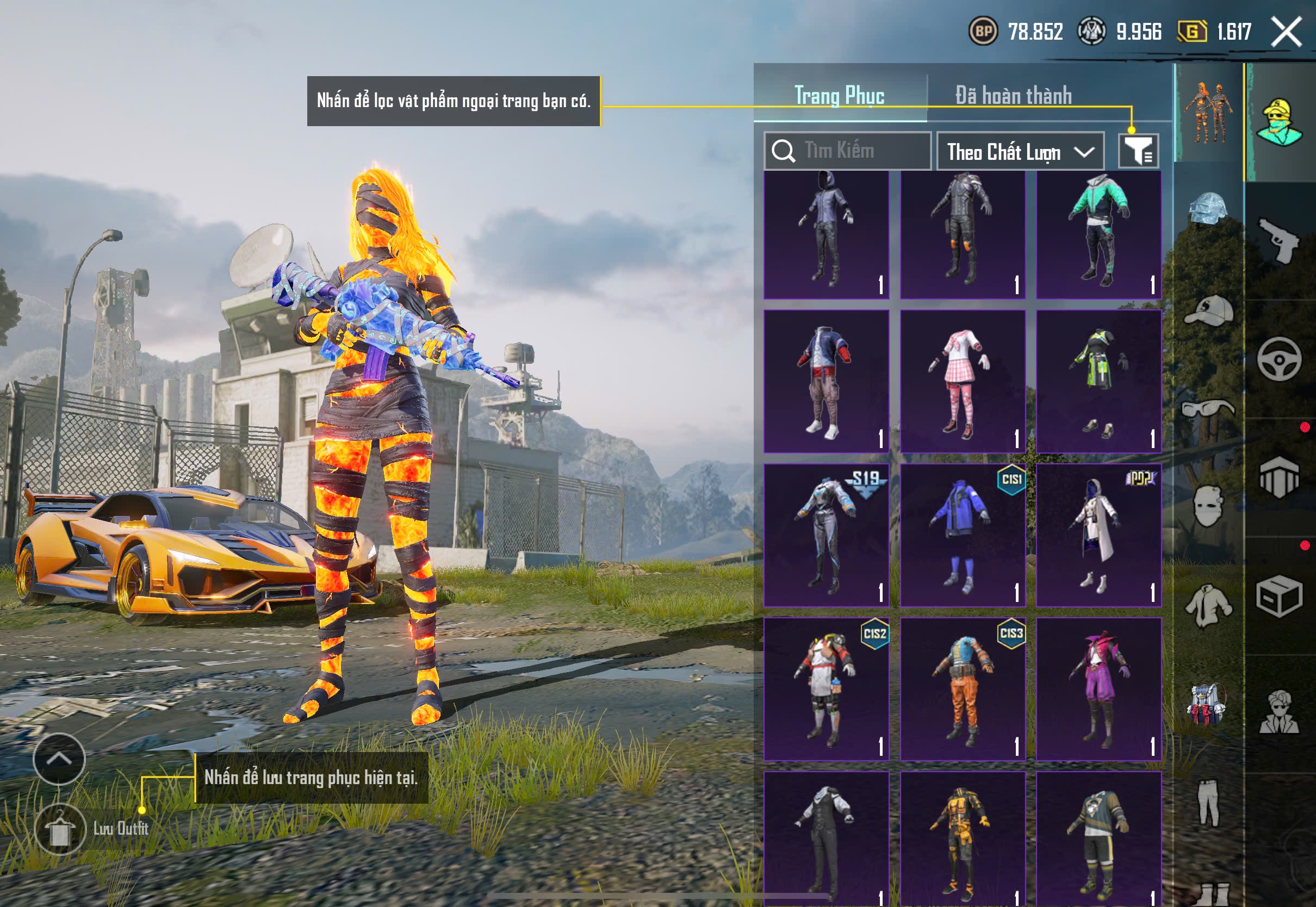Viewport: 1316px width, 907px height.
Task: Open the helmet category
Action: pyautogui.click(x=1208, y=209)
